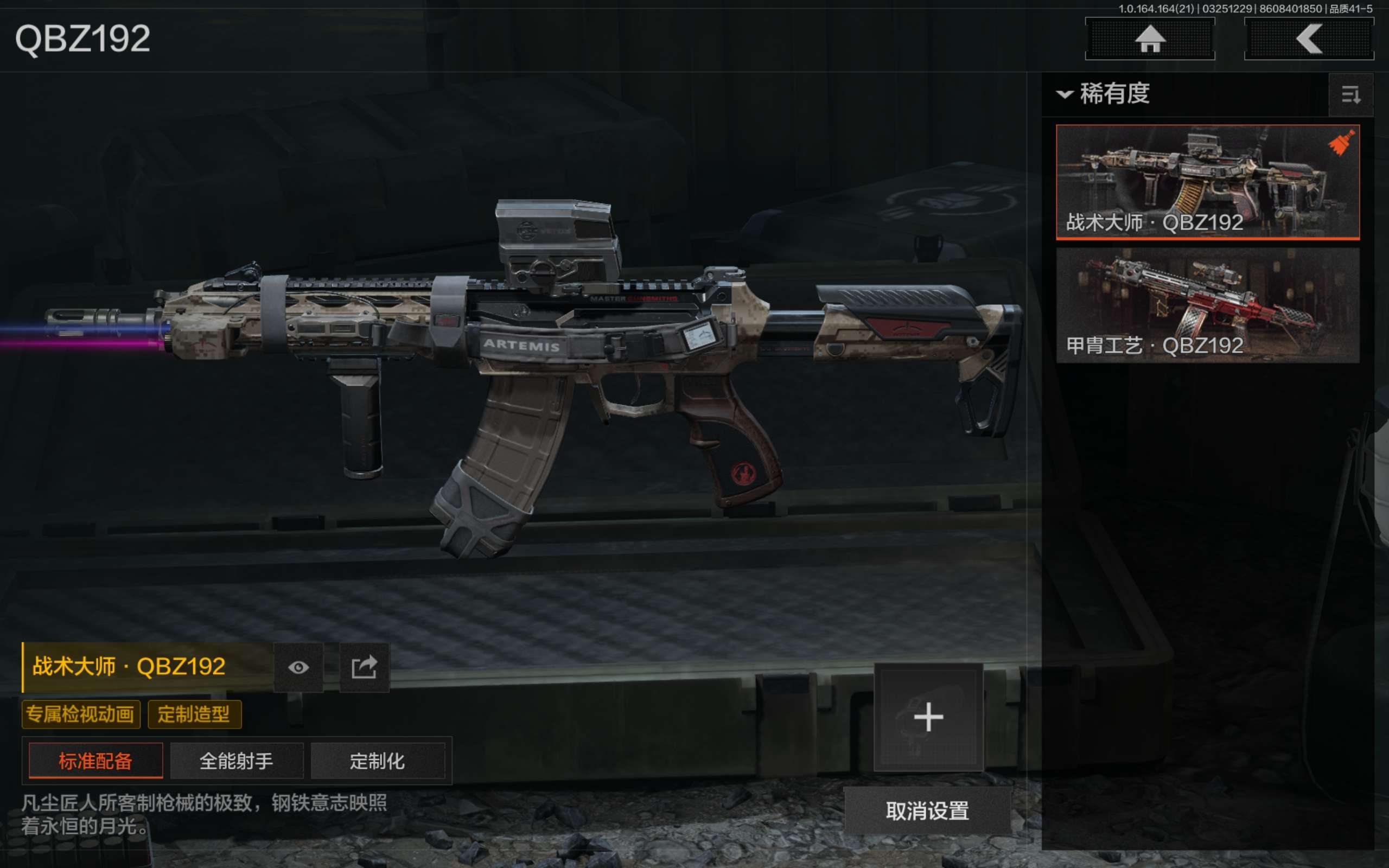Share this weapon skin

(x=365, y=667)
